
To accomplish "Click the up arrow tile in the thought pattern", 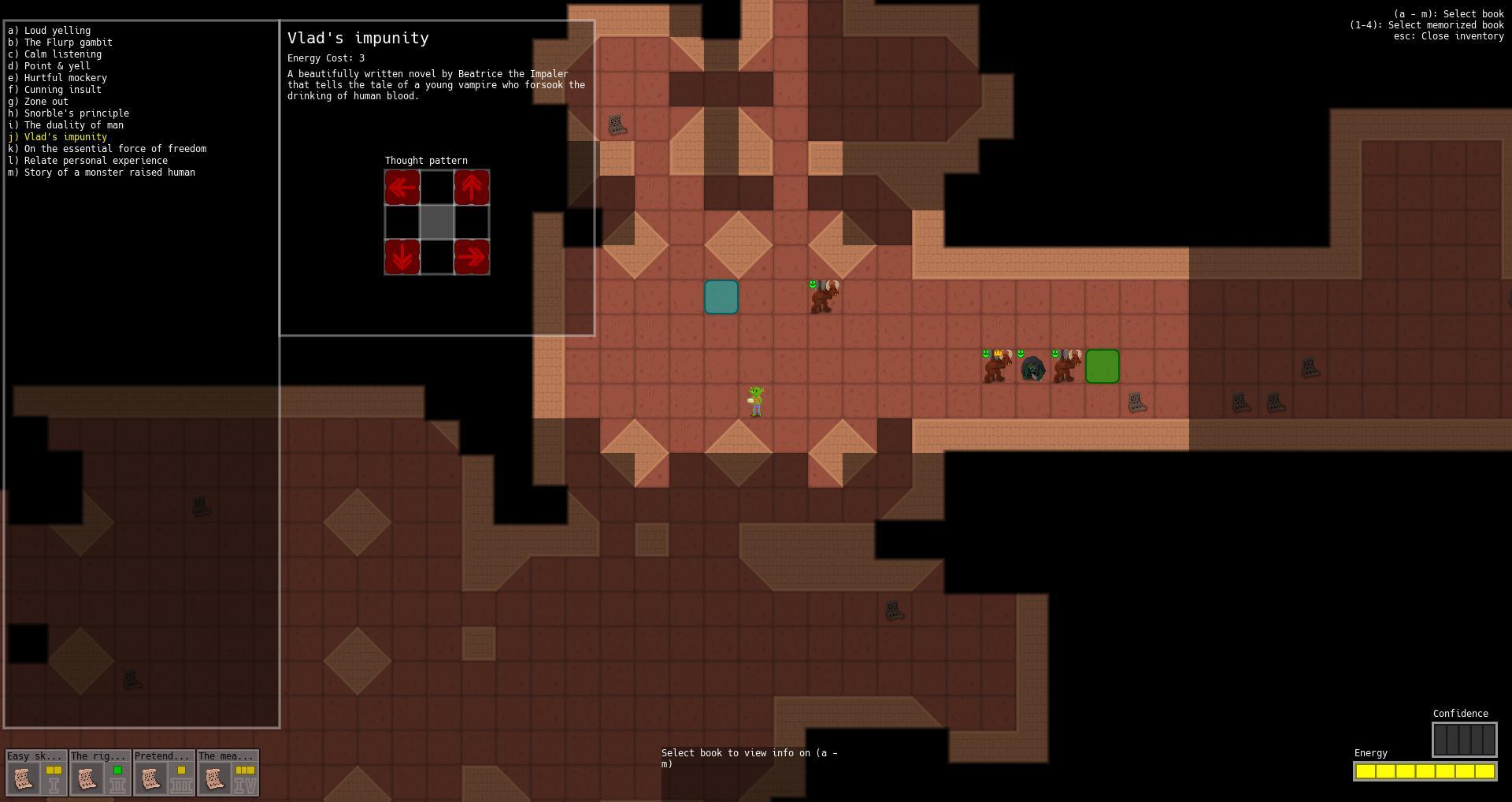I will 472,188.
